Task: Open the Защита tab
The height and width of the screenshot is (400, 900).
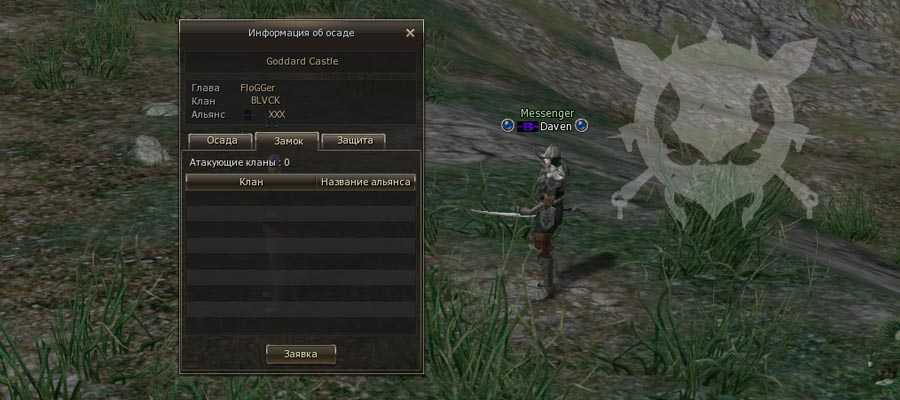Action: tap(354, 141)
